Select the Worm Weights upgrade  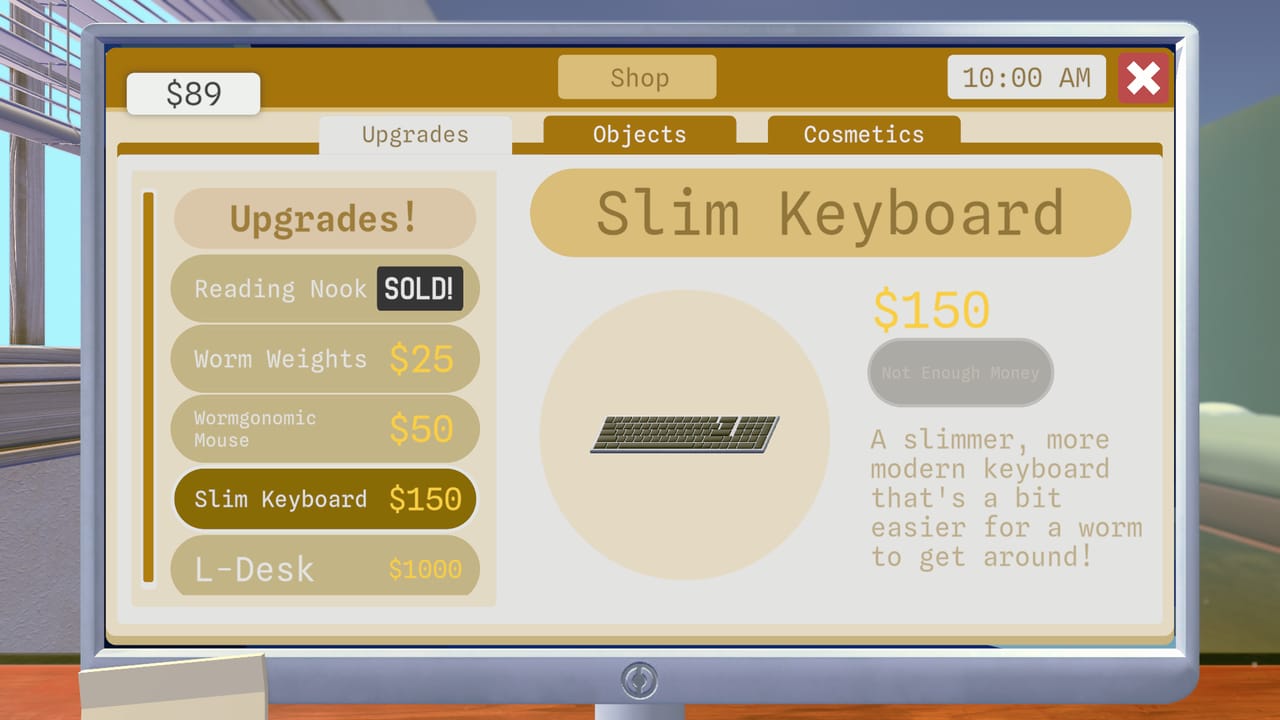[x=324, y=359]
